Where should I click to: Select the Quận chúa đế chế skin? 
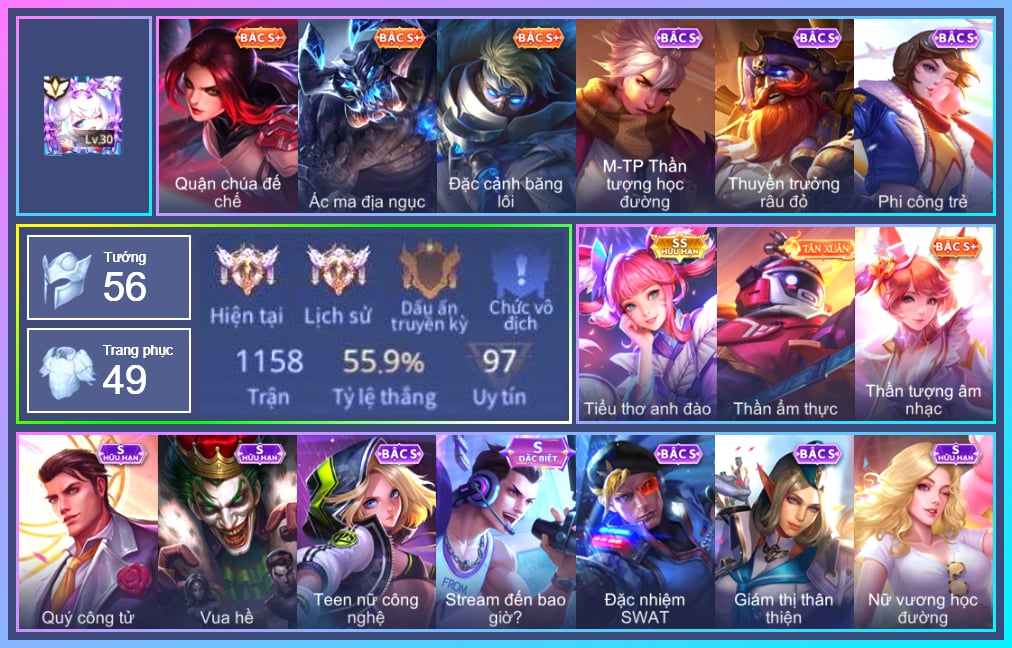(228, 116)
